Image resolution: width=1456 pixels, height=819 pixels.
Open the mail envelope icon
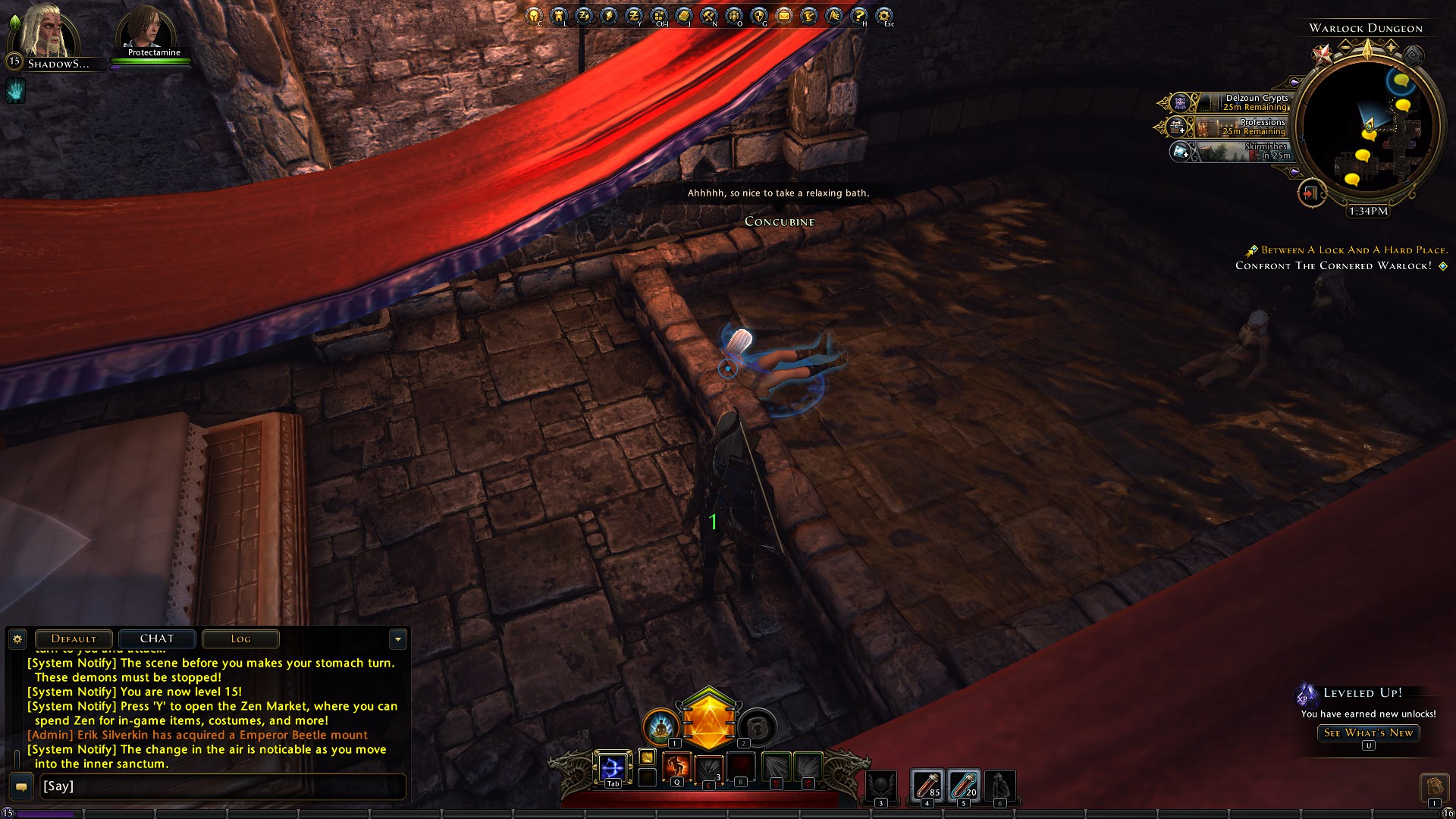pos(784,15)
